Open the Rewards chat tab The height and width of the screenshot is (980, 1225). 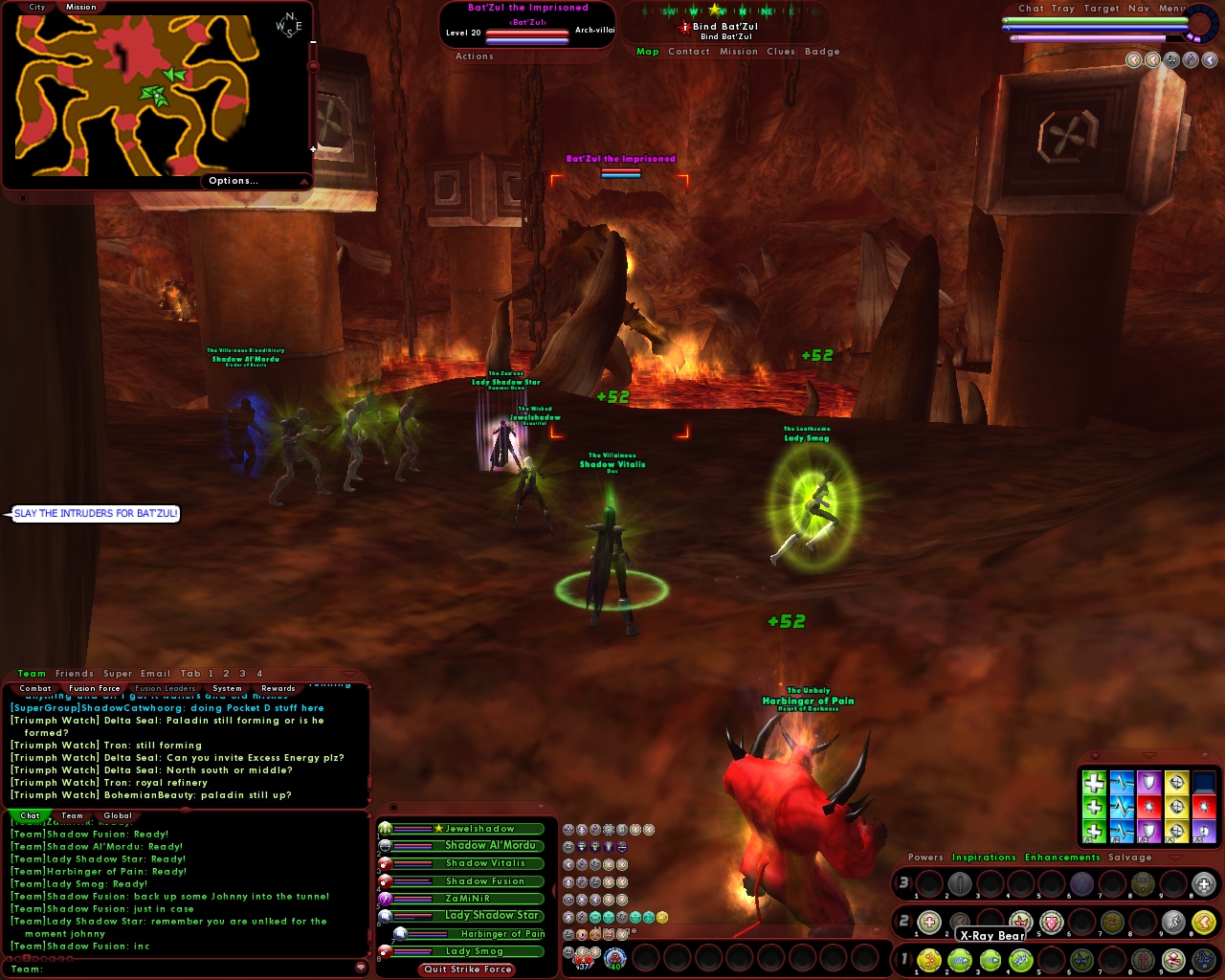pyautogui.click(x=278, y=688)
